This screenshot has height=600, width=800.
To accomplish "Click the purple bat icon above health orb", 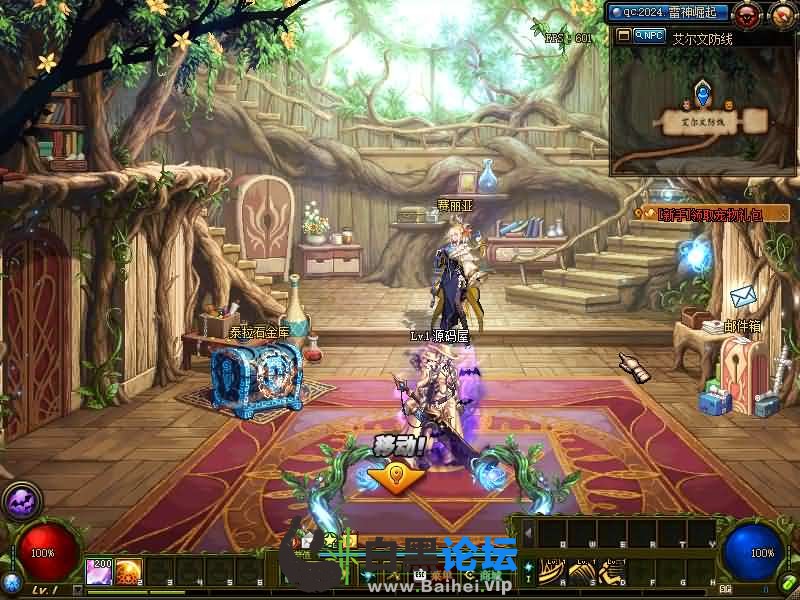I will coord(21,500).
